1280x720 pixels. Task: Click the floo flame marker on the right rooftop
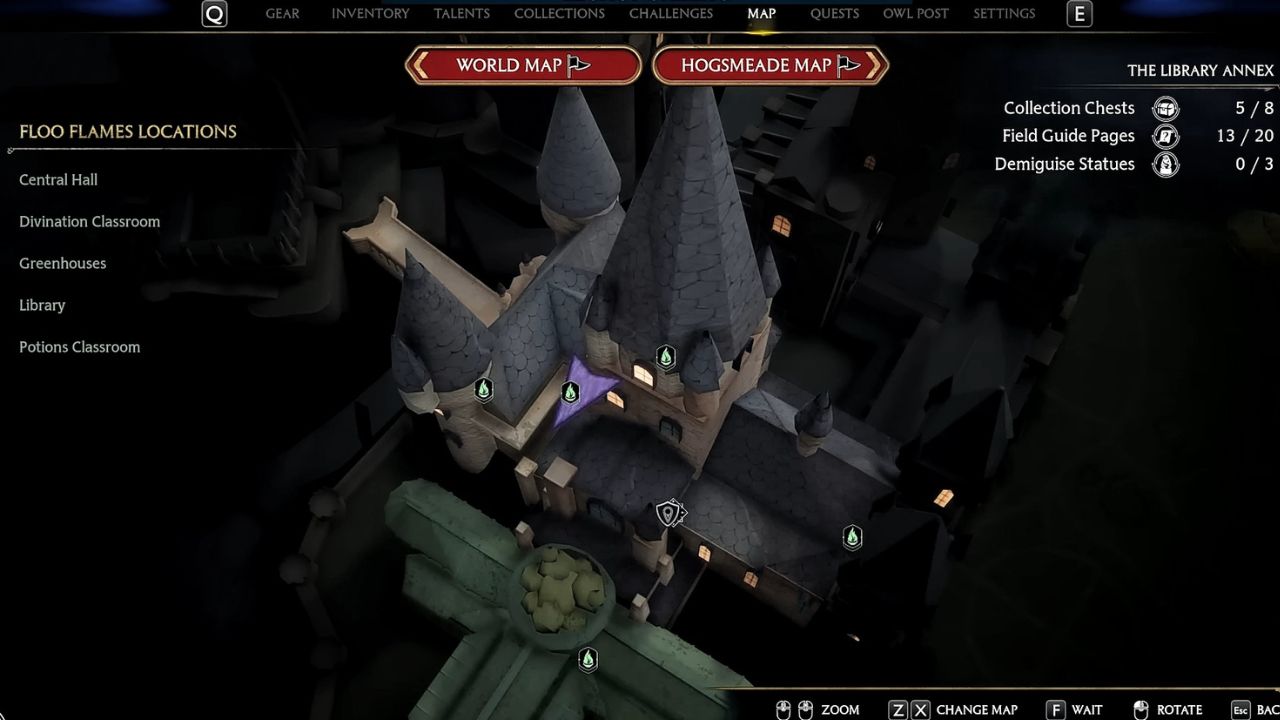(x=852, y=538)
